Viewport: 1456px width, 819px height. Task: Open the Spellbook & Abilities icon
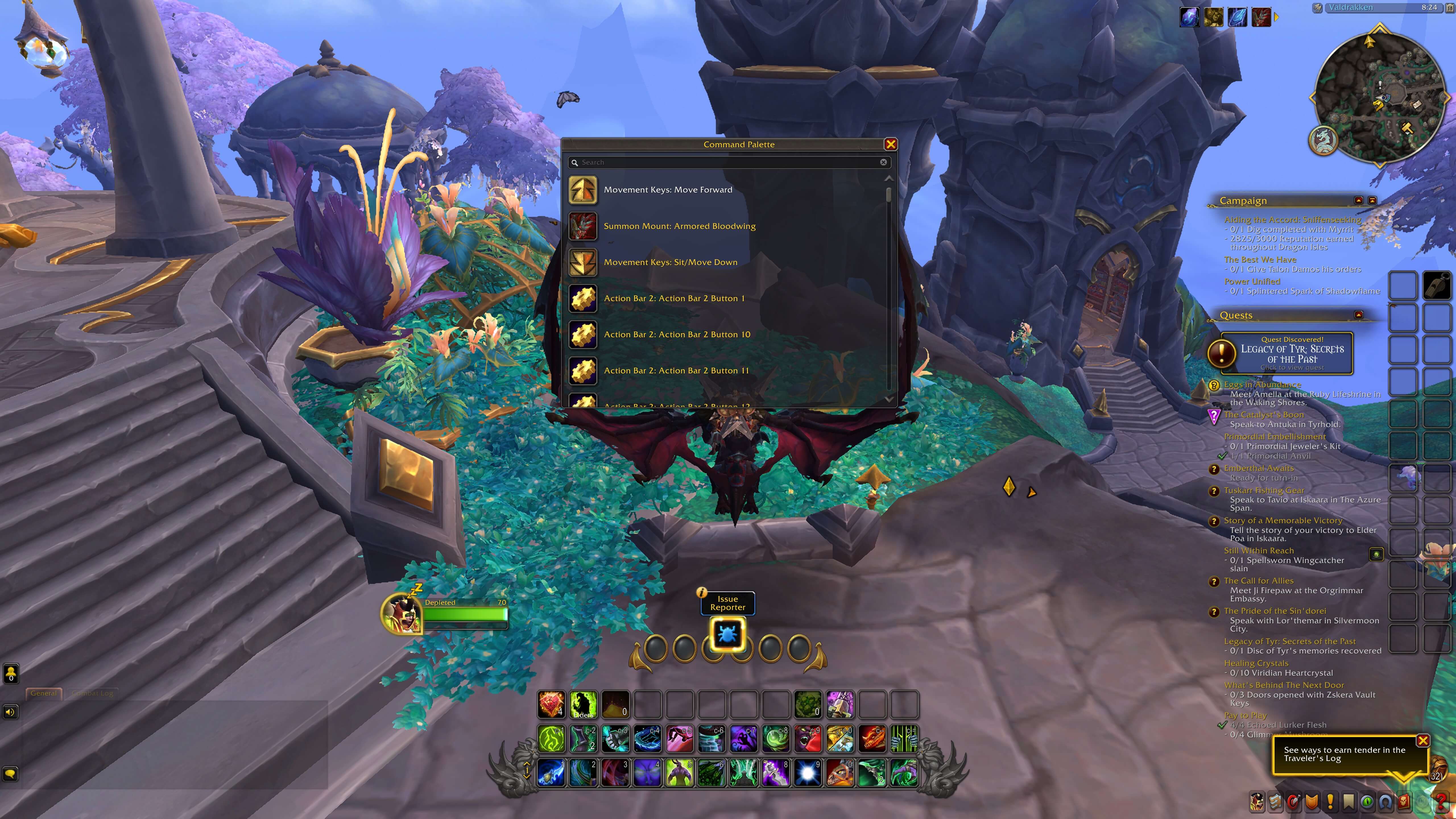[x=1276, y=801]
